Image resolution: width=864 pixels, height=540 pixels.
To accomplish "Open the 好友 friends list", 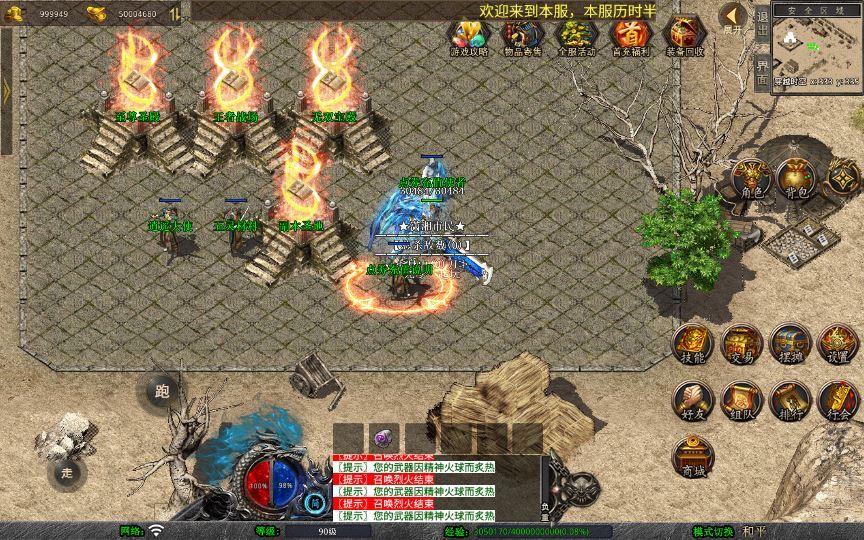I will click(692, 399).
